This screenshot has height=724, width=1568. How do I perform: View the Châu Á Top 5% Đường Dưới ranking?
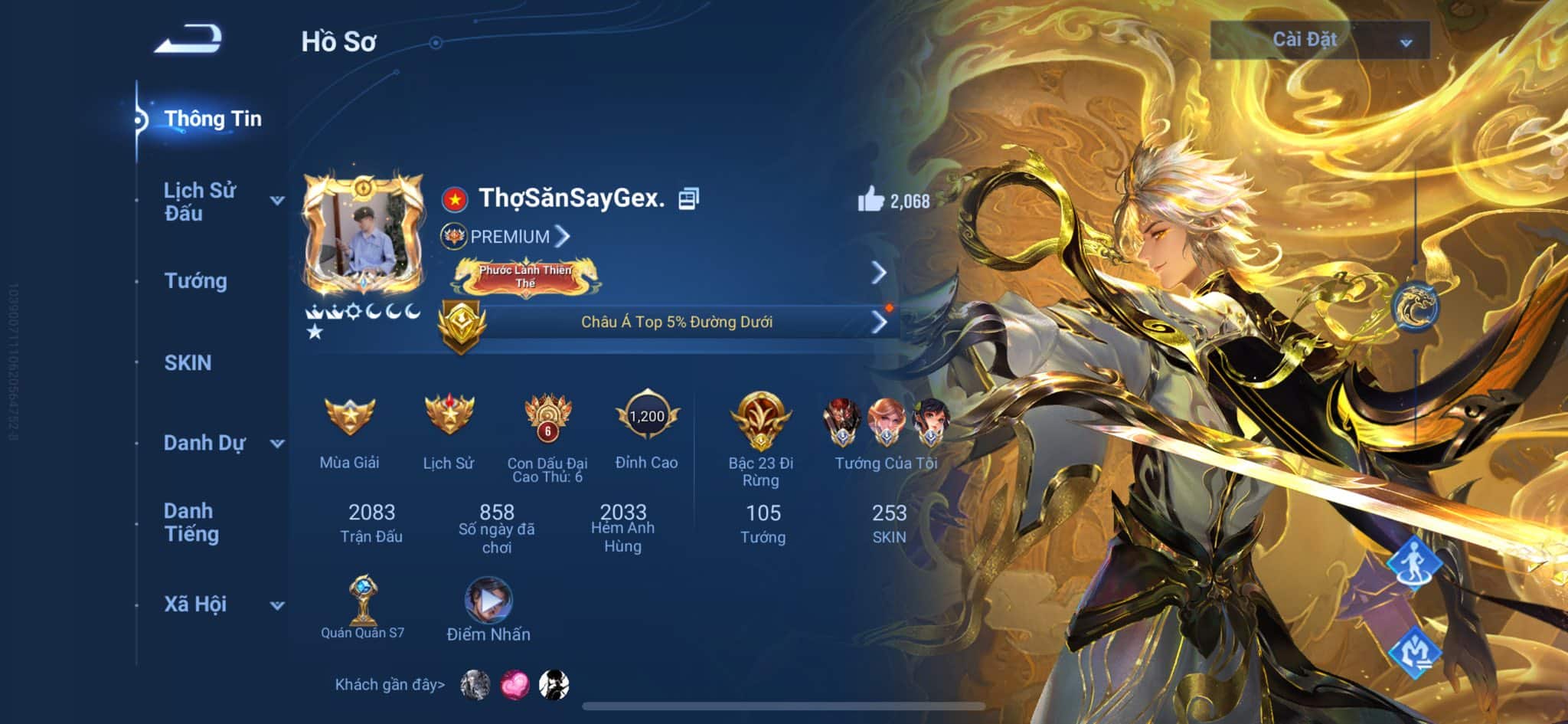coord(676,322)
